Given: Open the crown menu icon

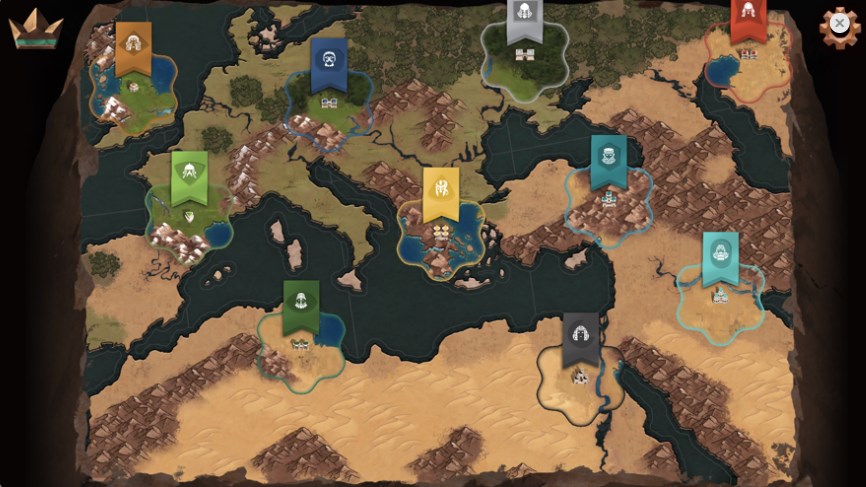Looking at the screenshot, I should point(35,30).
